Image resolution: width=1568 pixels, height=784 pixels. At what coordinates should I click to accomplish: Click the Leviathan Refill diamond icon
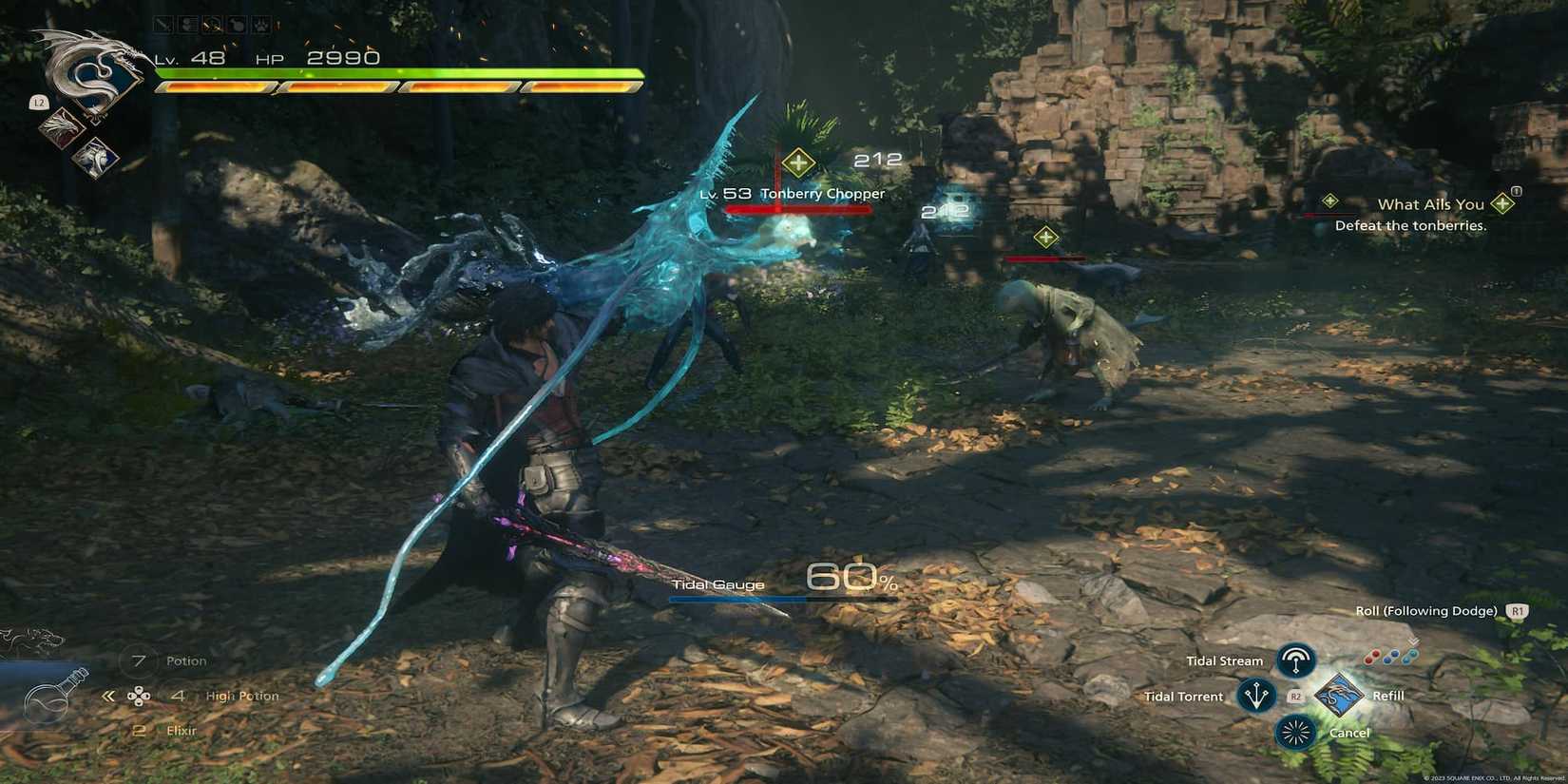1341,695
